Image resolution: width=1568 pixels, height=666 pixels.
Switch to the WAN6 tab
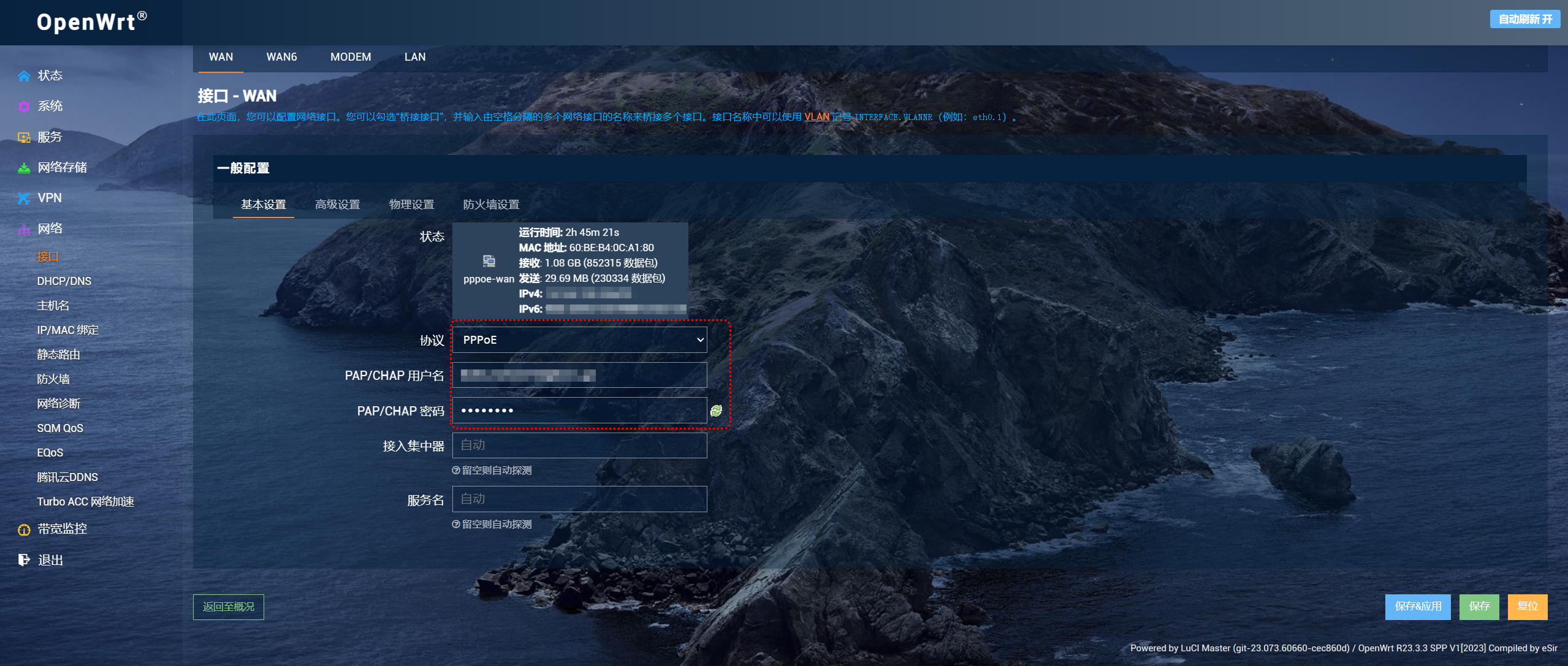281,56
